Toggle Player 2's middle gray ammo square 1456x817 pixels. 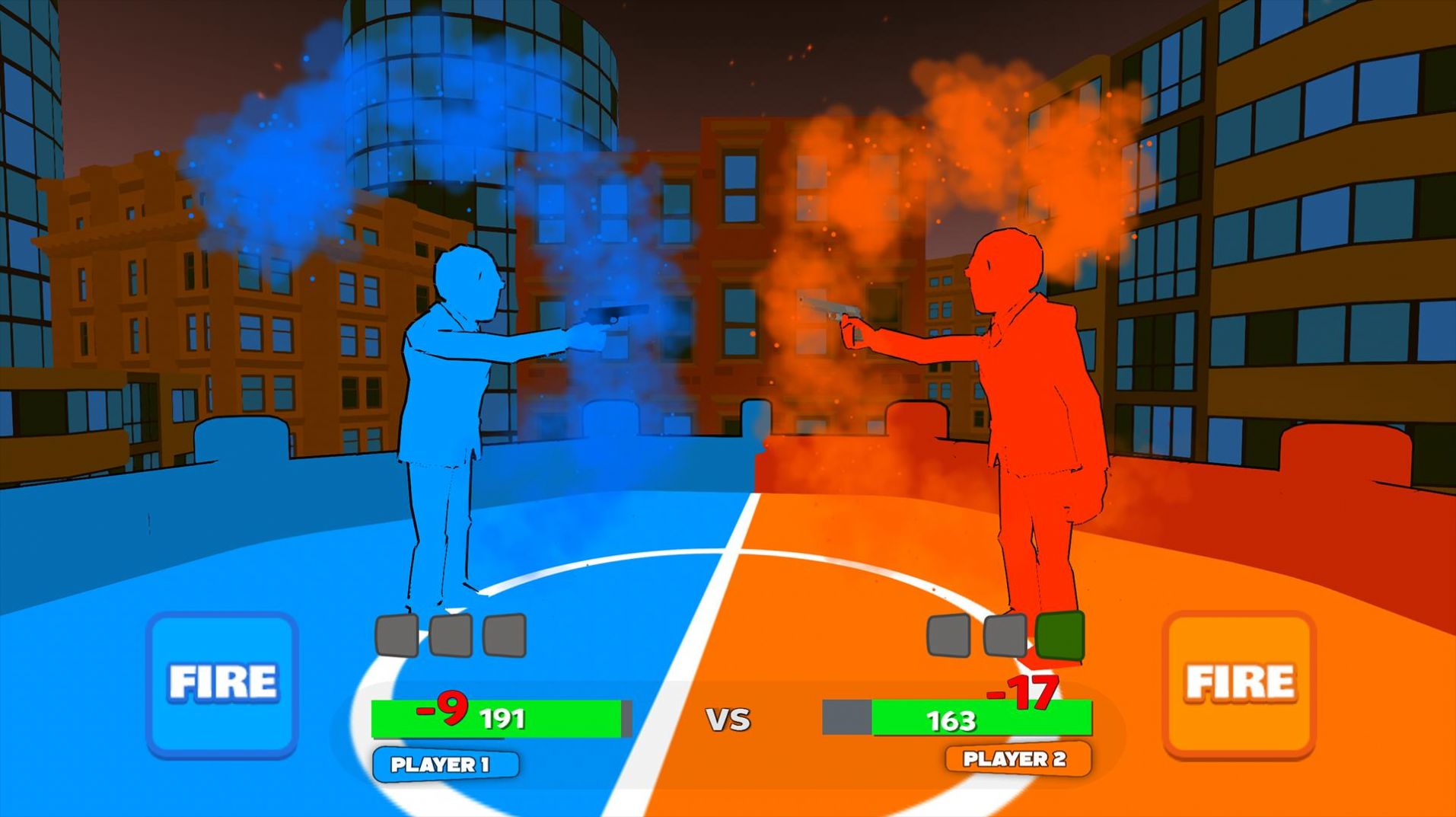point(1005,633)
